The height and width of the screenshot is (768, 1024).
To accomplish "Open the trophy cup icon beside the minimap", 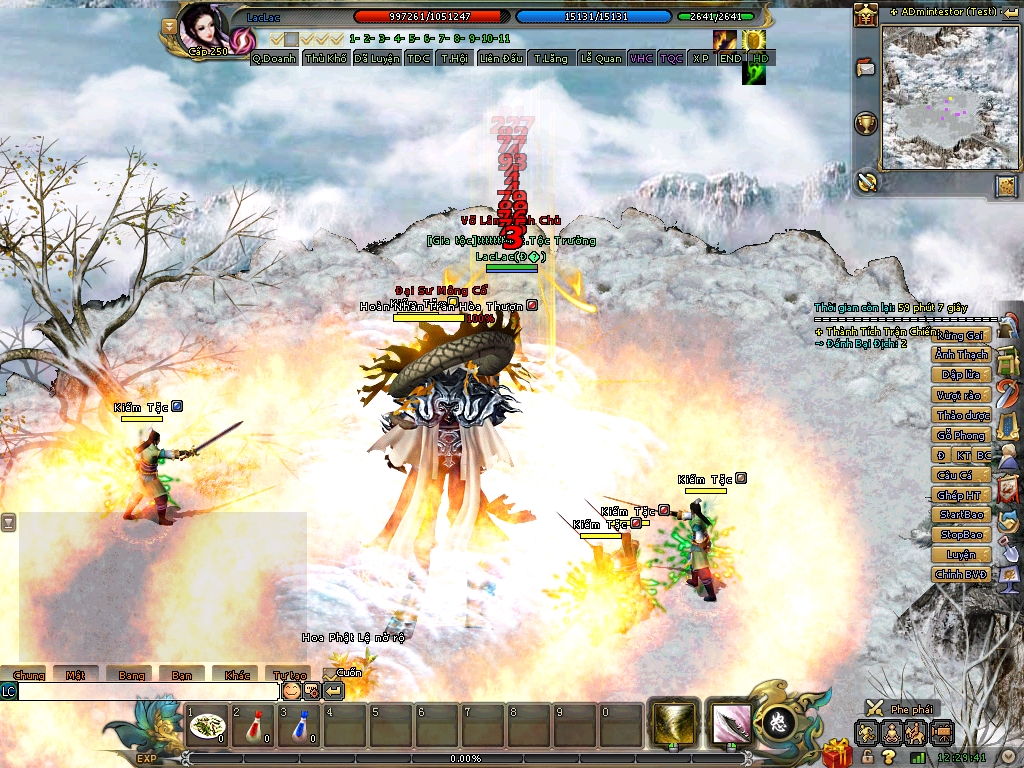I will (x=866, y=124).
